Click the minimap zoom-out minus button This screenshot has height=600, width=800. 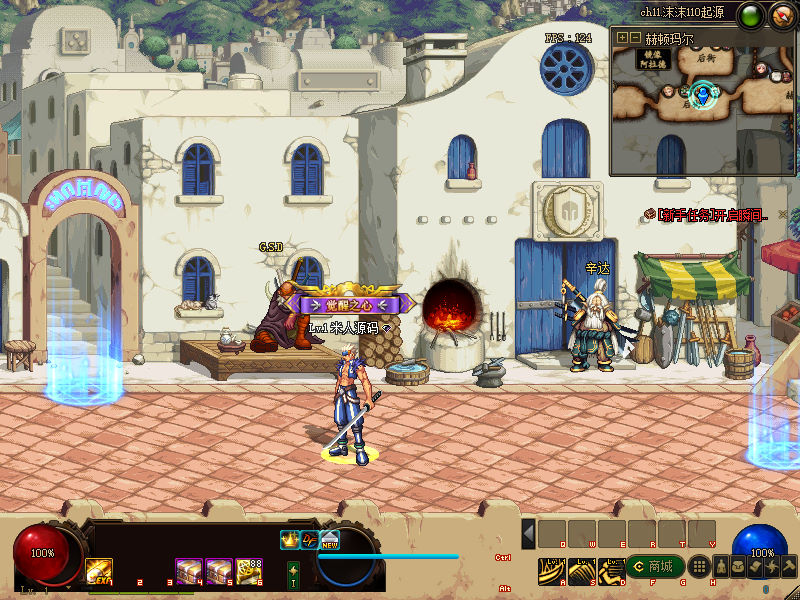click(636, 38)
